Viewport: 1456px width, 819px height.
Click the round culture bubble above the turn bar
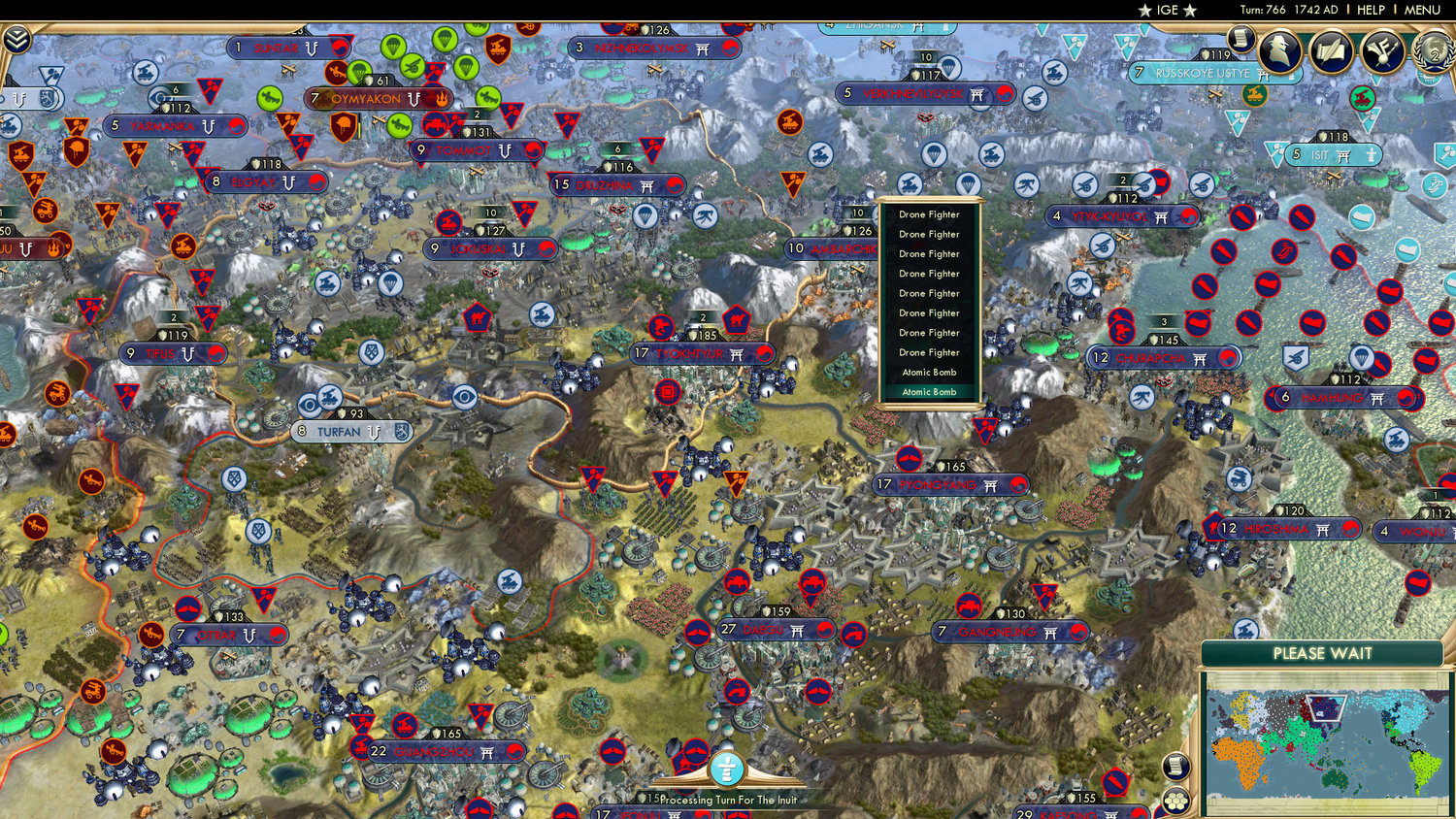coord(726,768)
